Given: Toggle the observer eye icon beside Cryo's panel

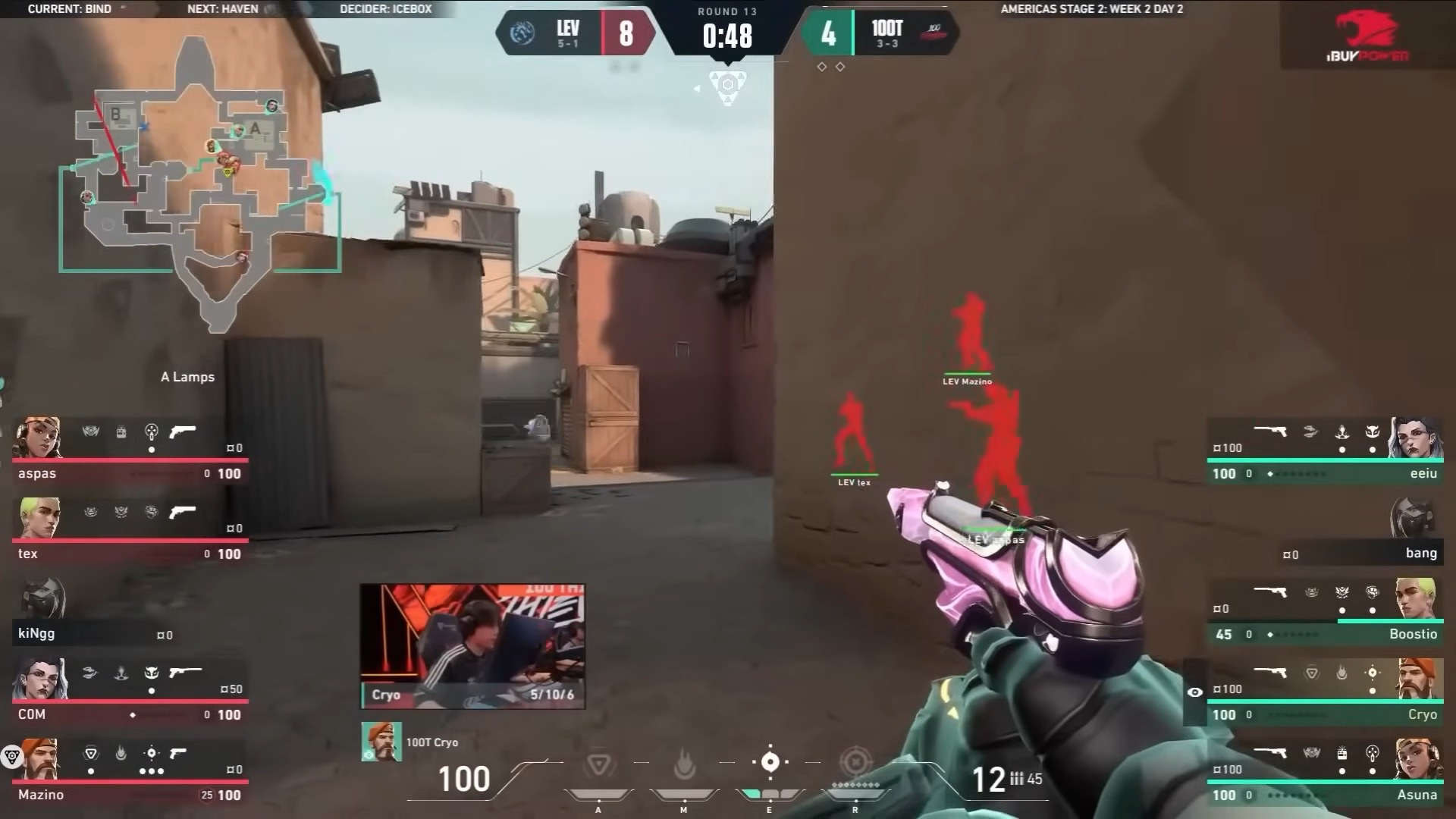Looking at the screenshot, I should point(1196,691).
